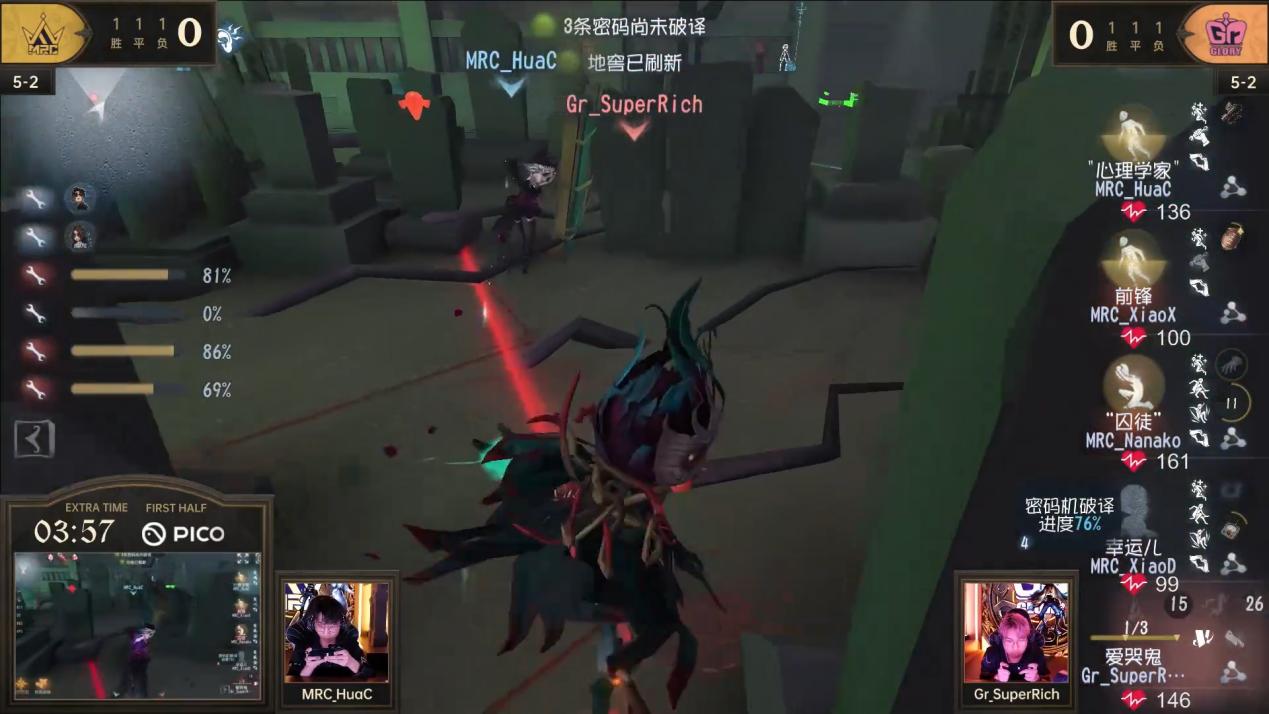Image resolution: width=1269 pixels, height=714 pixels.
Task: Select the 69% cipher machine wrench icon
Action: [x=36, y=390]
